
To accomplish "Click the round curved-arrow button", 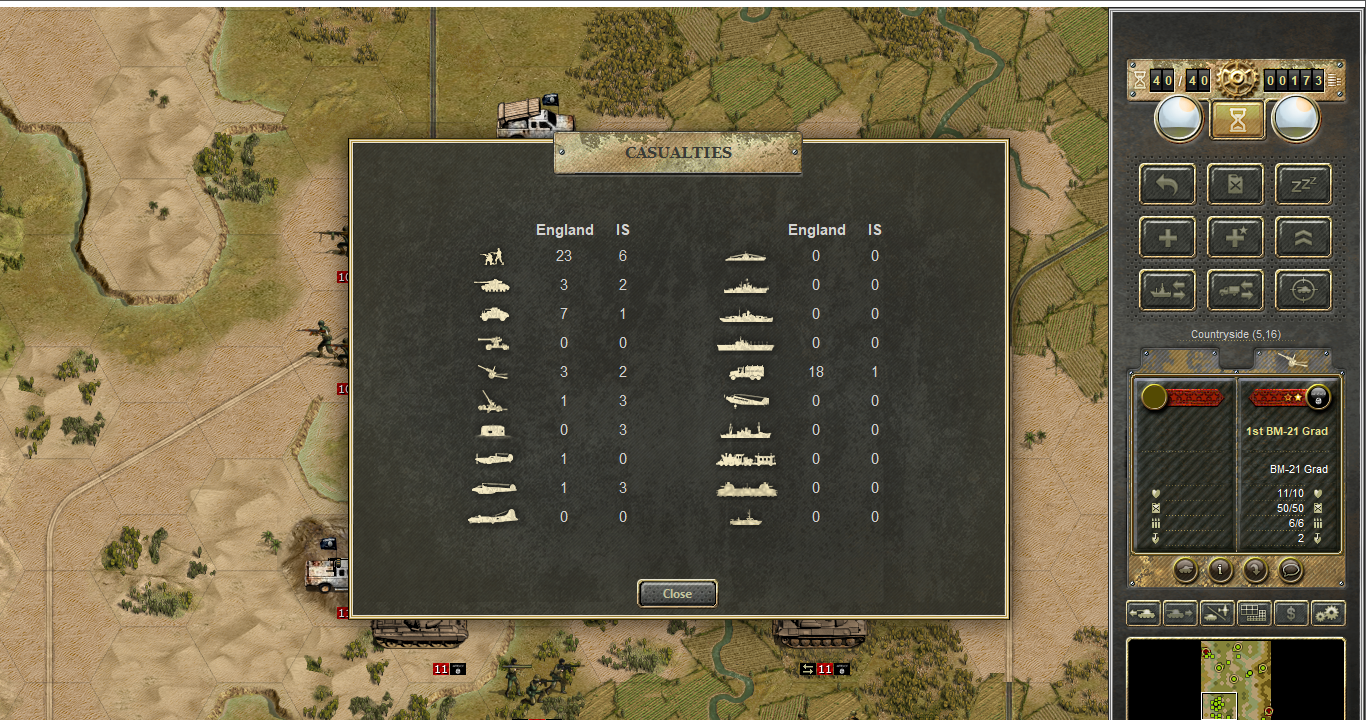I will pyautogui.click(x=1255, y=570).
